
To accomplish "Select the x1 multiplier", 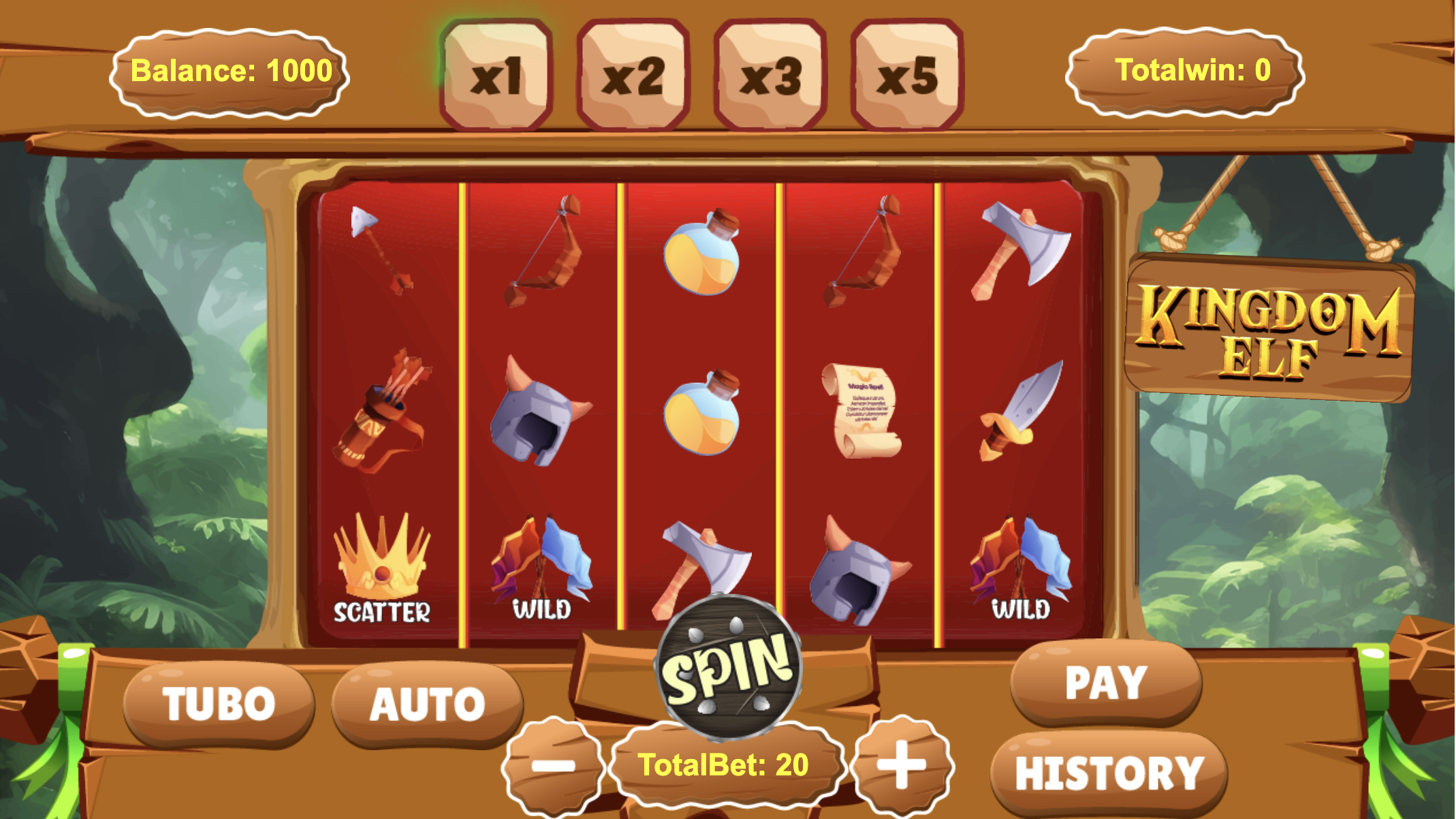I will click(496, 75).
